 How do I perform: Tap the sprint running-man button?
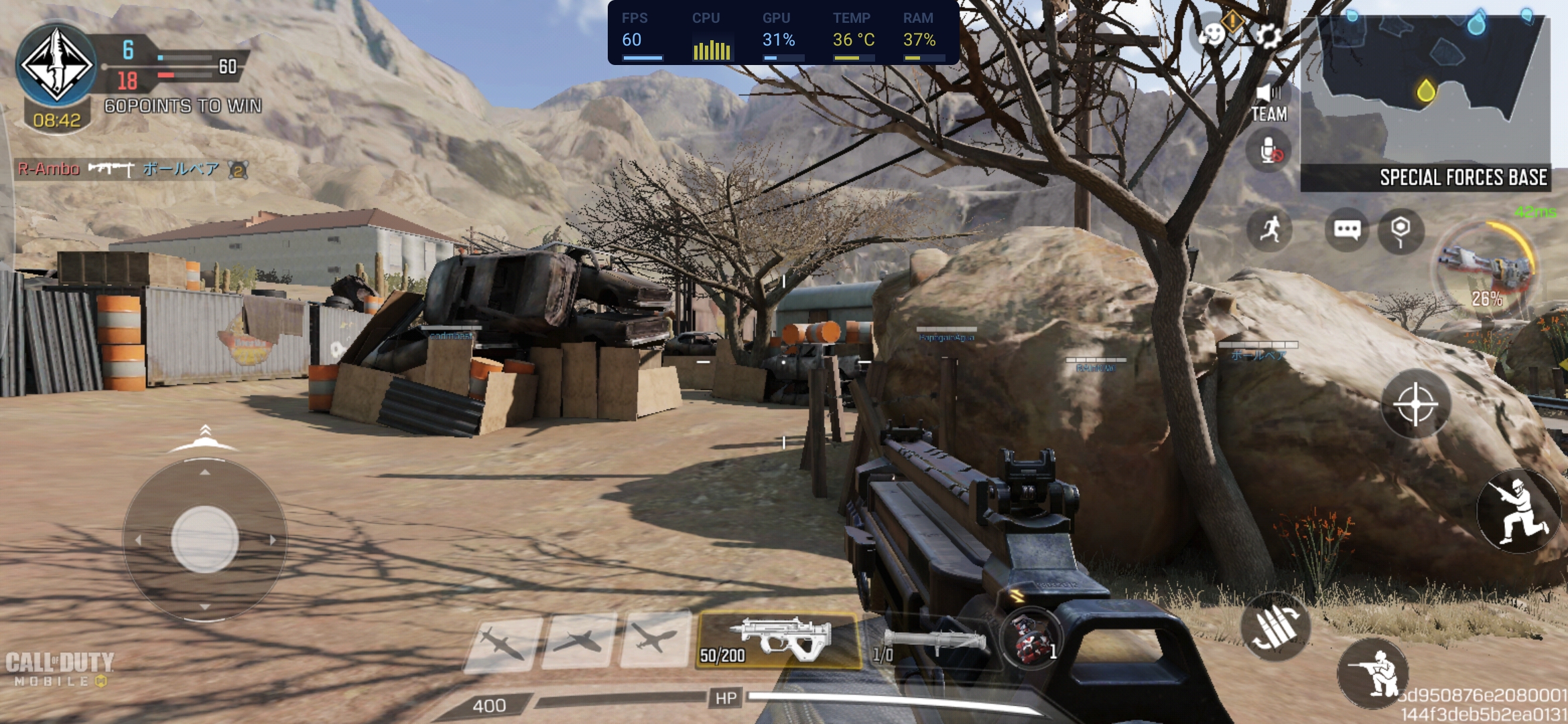pos(1270,230)
